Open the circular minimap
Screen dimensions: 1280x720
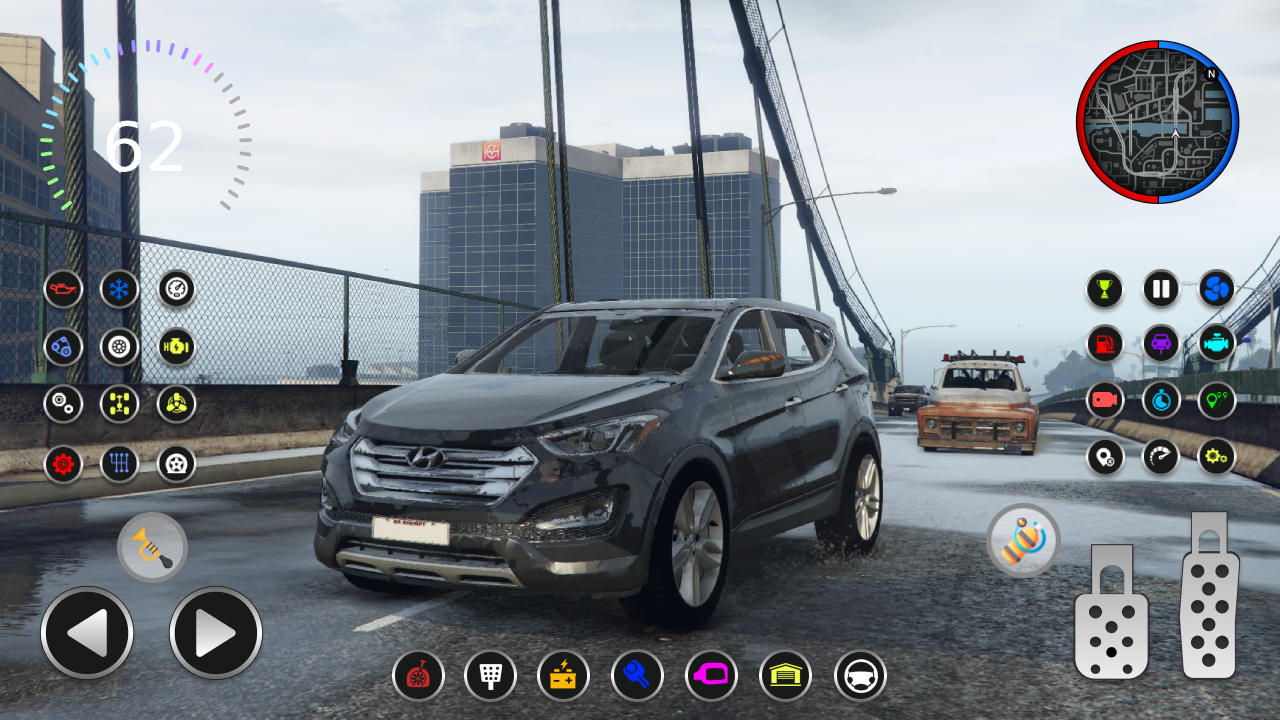pyautogui.click(x=1157, y=122)
